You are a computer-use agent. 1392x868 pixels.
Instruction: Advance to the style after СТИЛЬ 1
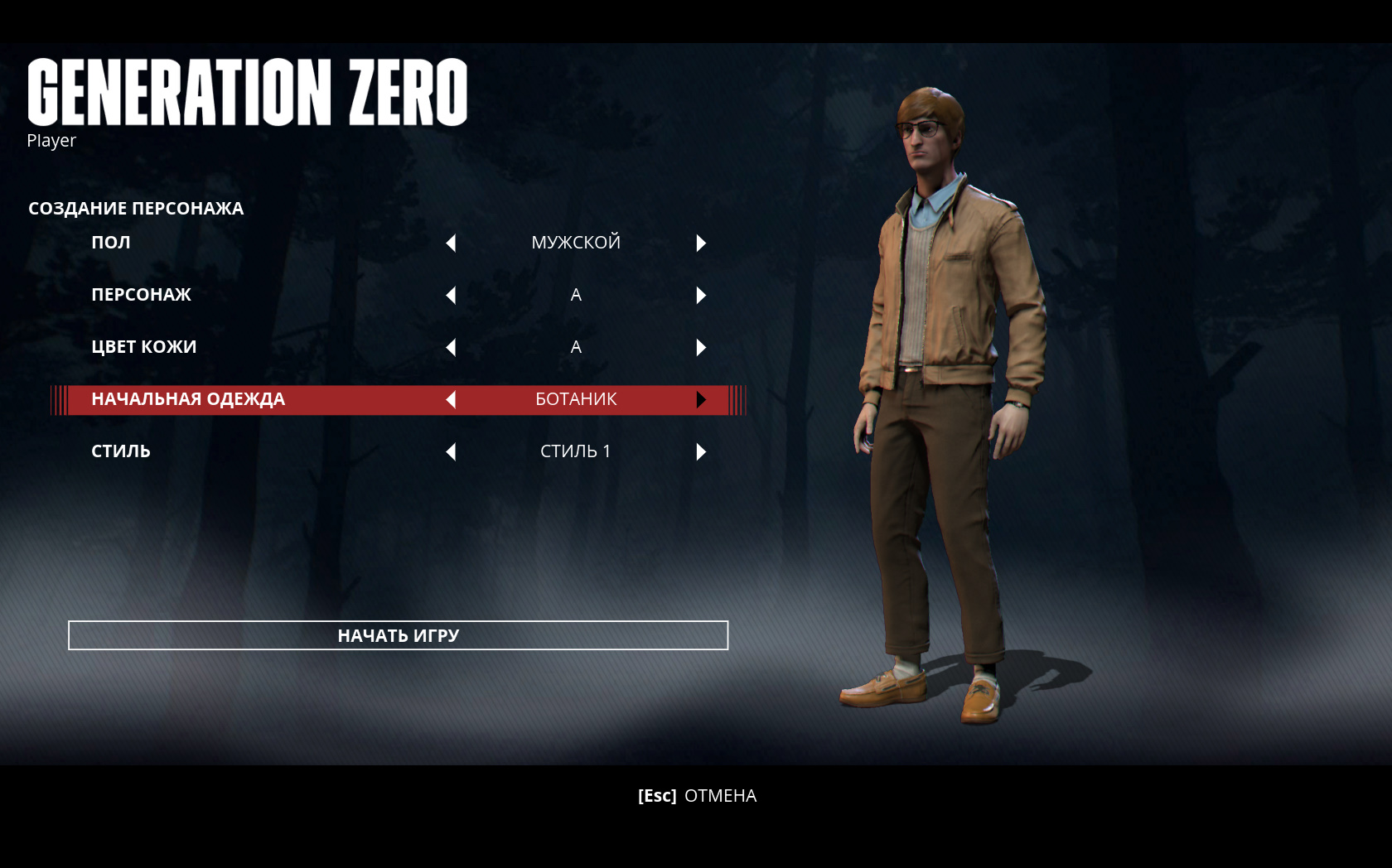701,451
